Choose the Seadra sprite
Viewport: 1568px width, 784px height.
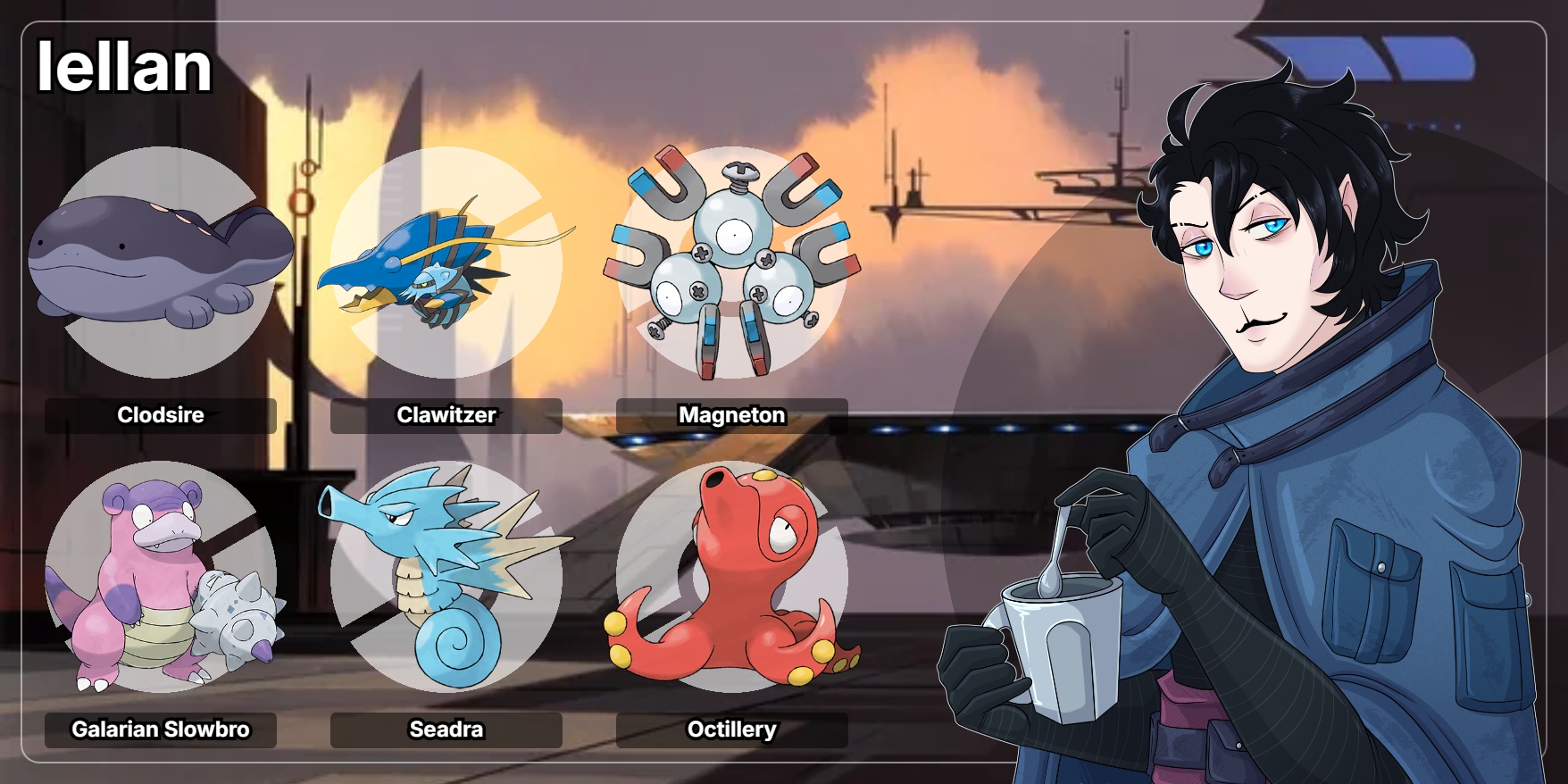point(445,577)
